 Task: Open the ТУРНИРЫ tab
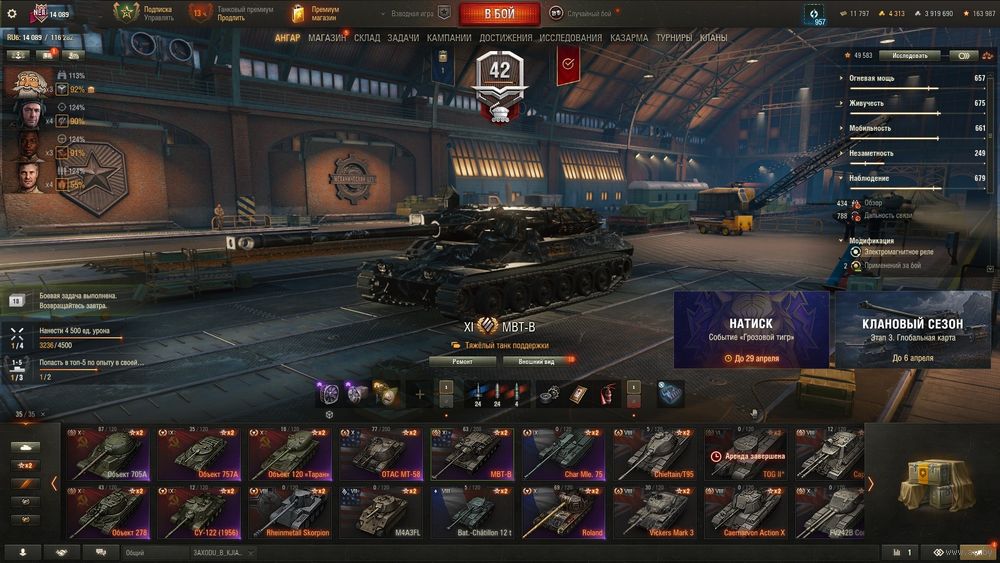676,38
